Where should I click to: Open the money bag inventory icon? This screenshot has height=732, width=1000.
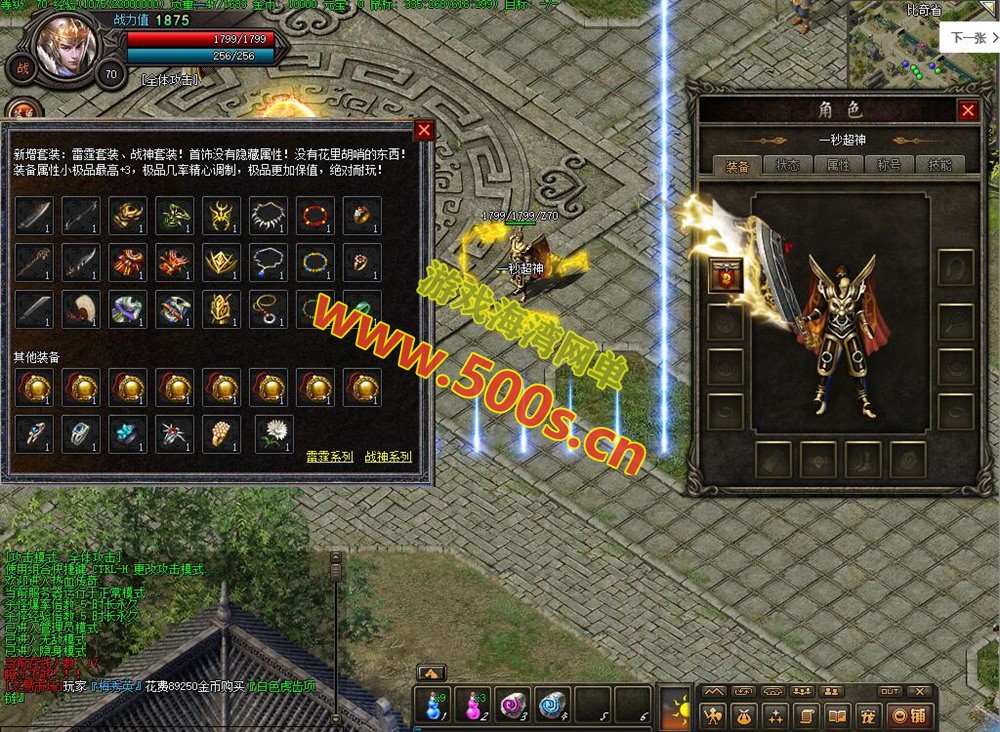745,715
